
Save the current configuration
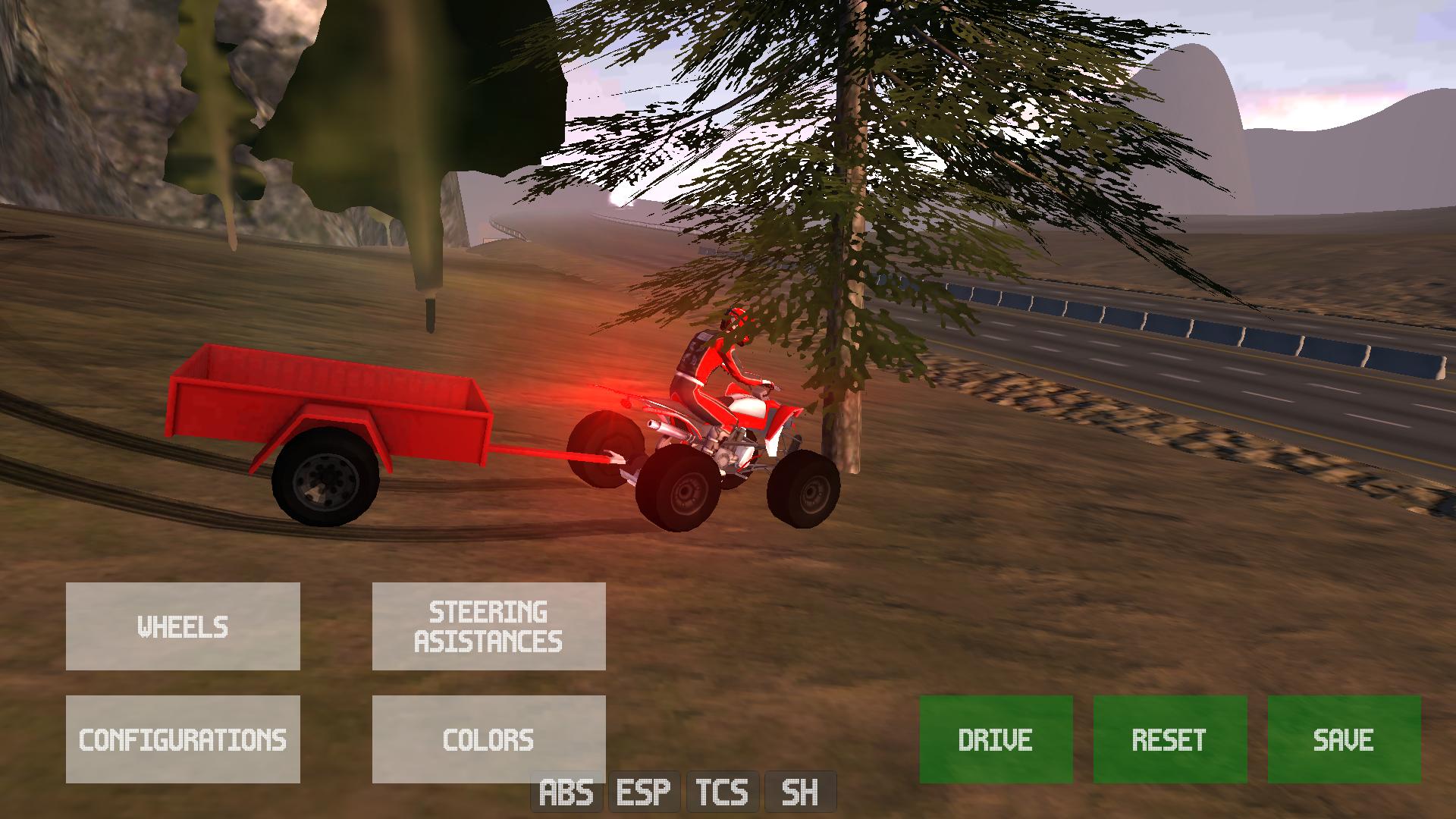[x=1344, y=739]
